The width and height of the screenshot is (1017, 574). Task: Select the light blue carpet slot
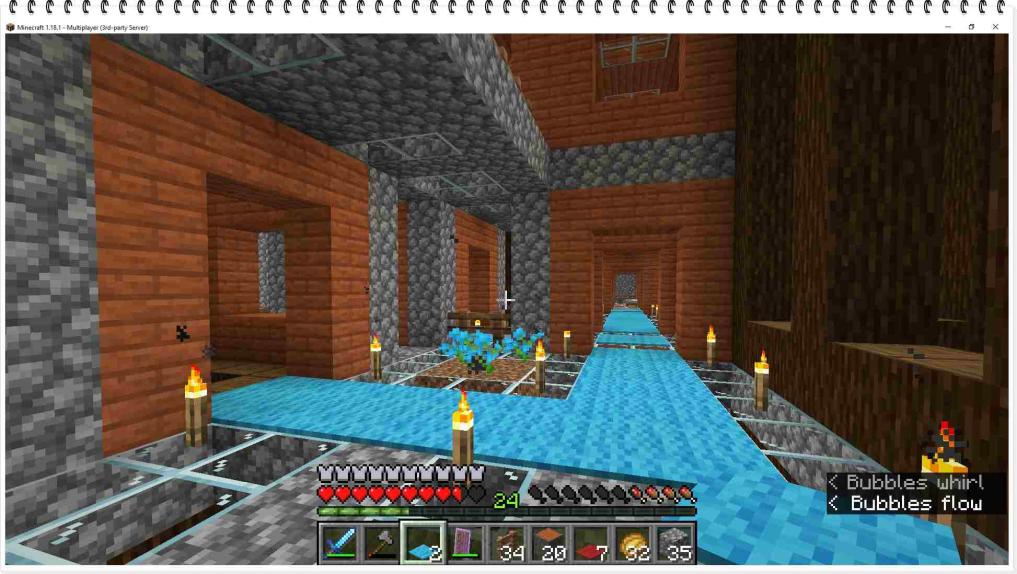[x=424, y=543]
